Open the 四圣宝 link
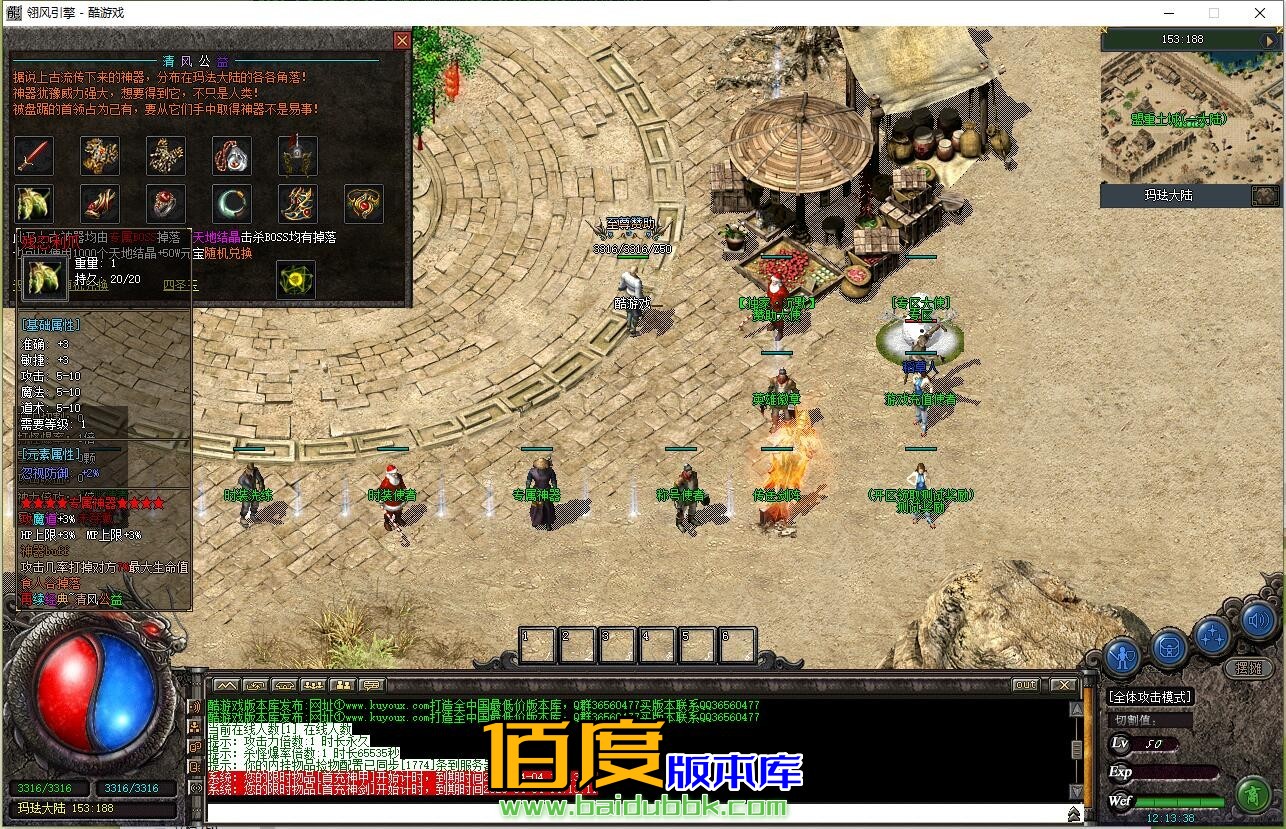1286x829 pixels. coord(181,285)
